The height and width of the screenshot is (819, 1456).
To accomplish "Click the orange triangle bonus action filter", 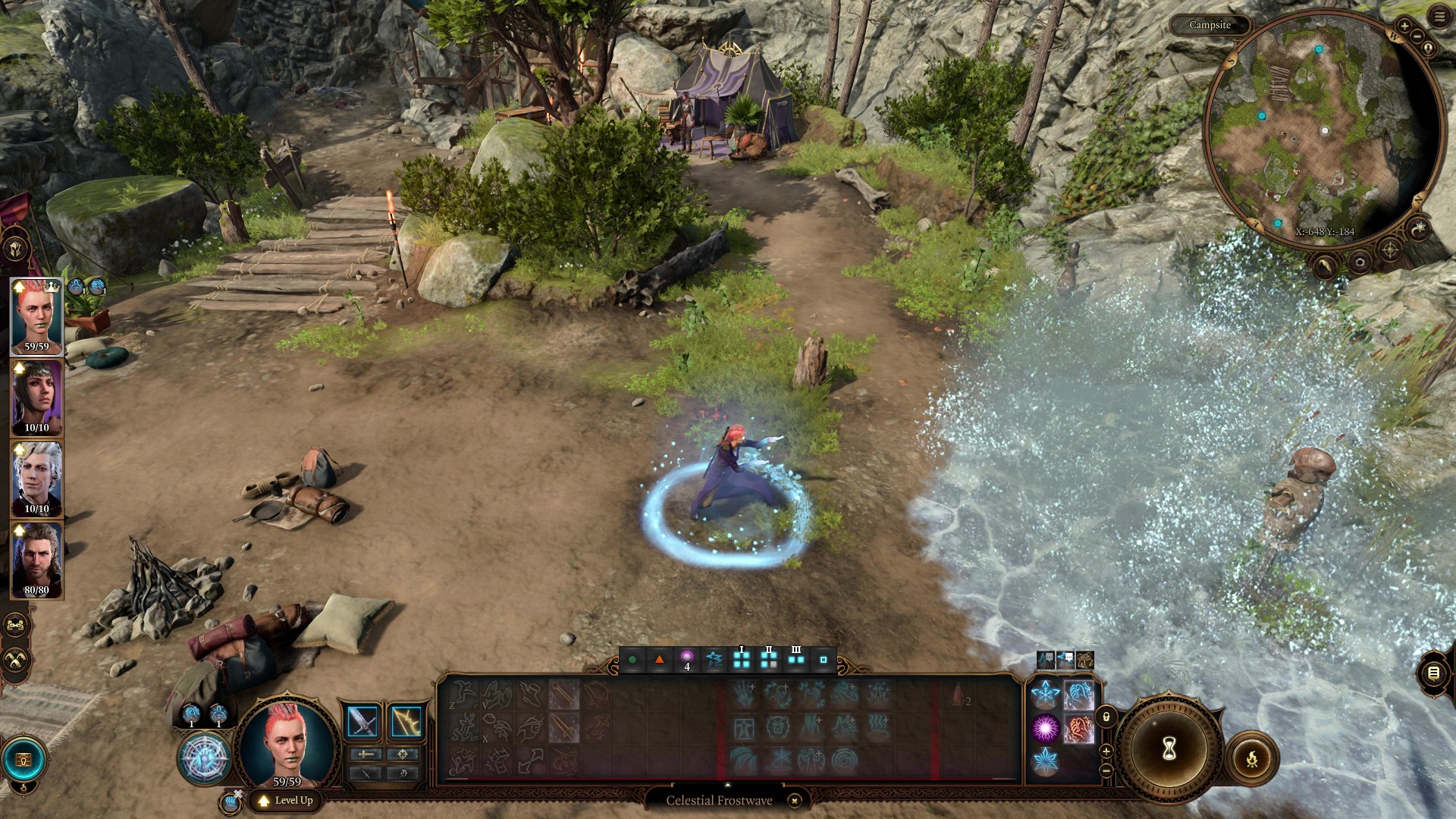I will 659,660.
